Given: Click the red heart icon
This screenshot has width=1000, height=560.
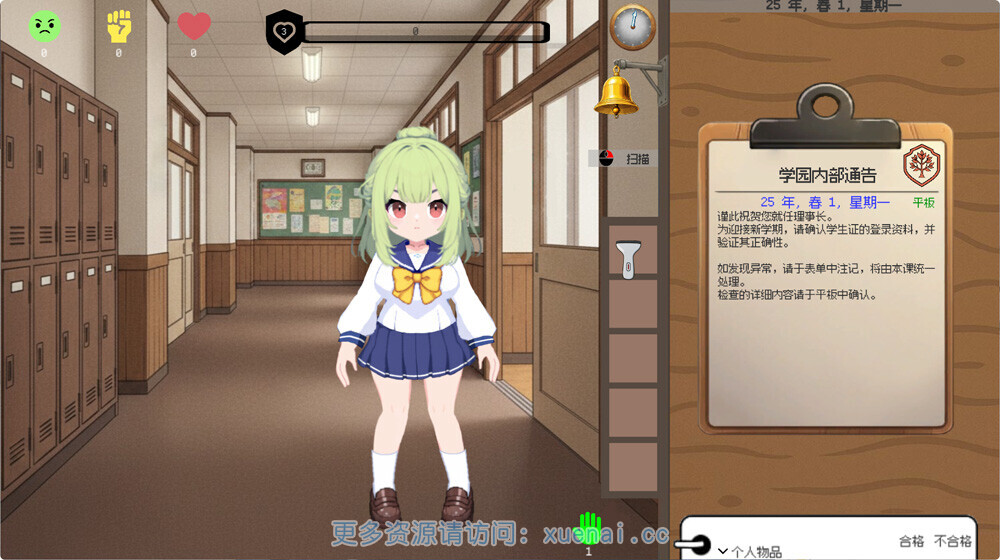Looking at the screenshot, I should coord(194,26).
